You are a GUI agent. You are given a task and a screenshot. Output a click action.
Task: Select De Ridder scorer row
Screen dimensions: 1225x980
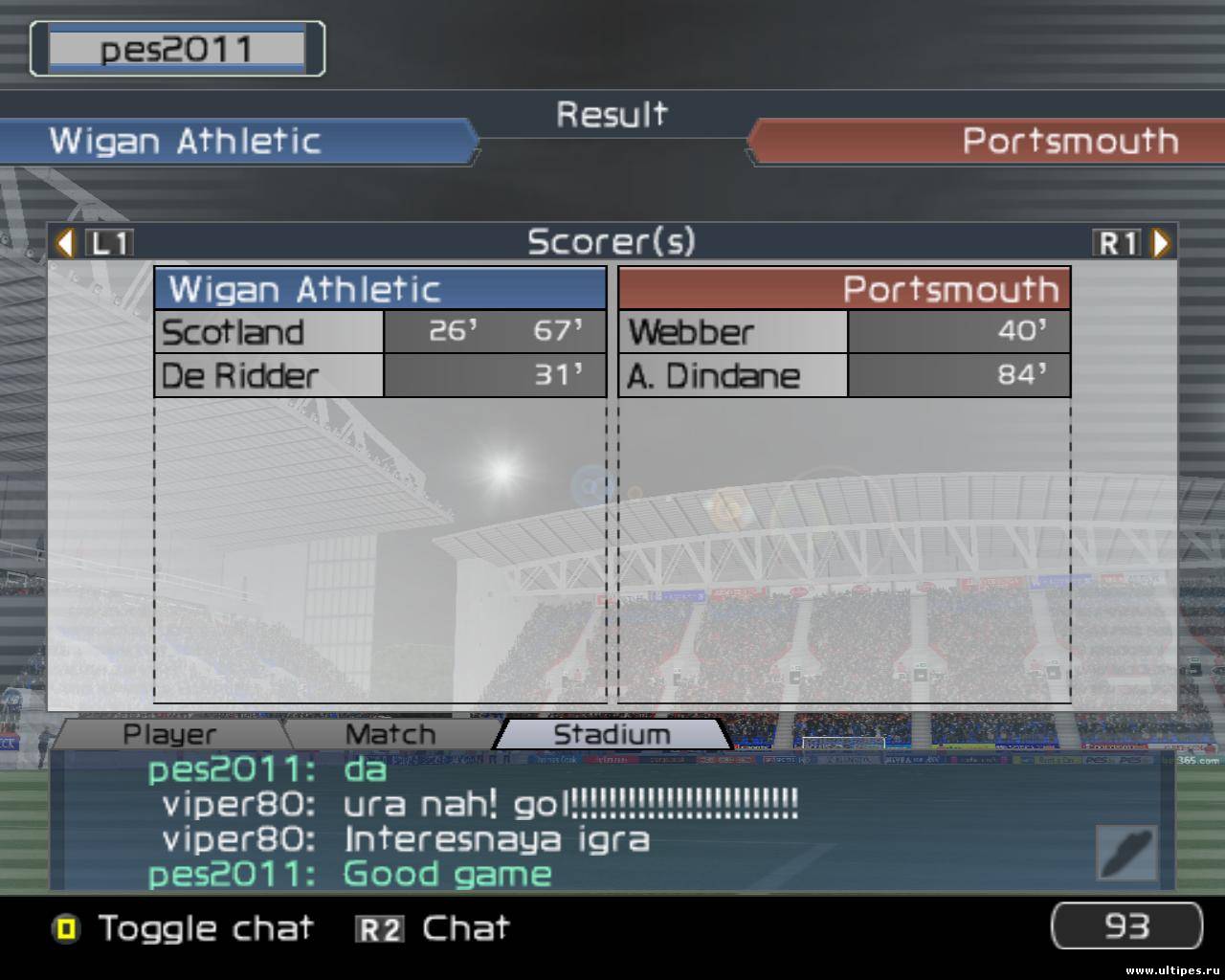239,375
